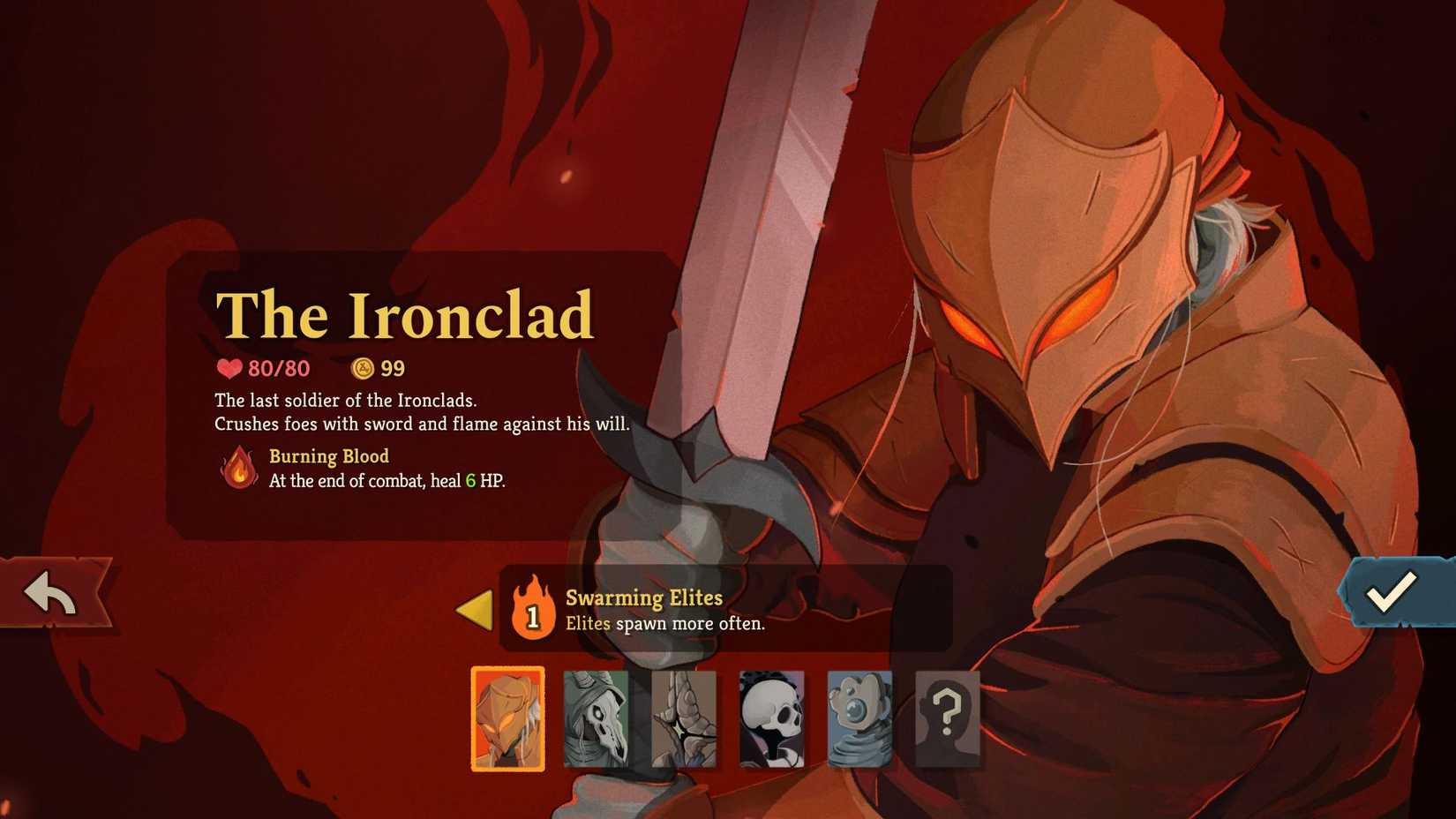Click the gold coin icon showing 99
The height and width of the screenshot is (819, 1456).
click(x=362, y=369)
